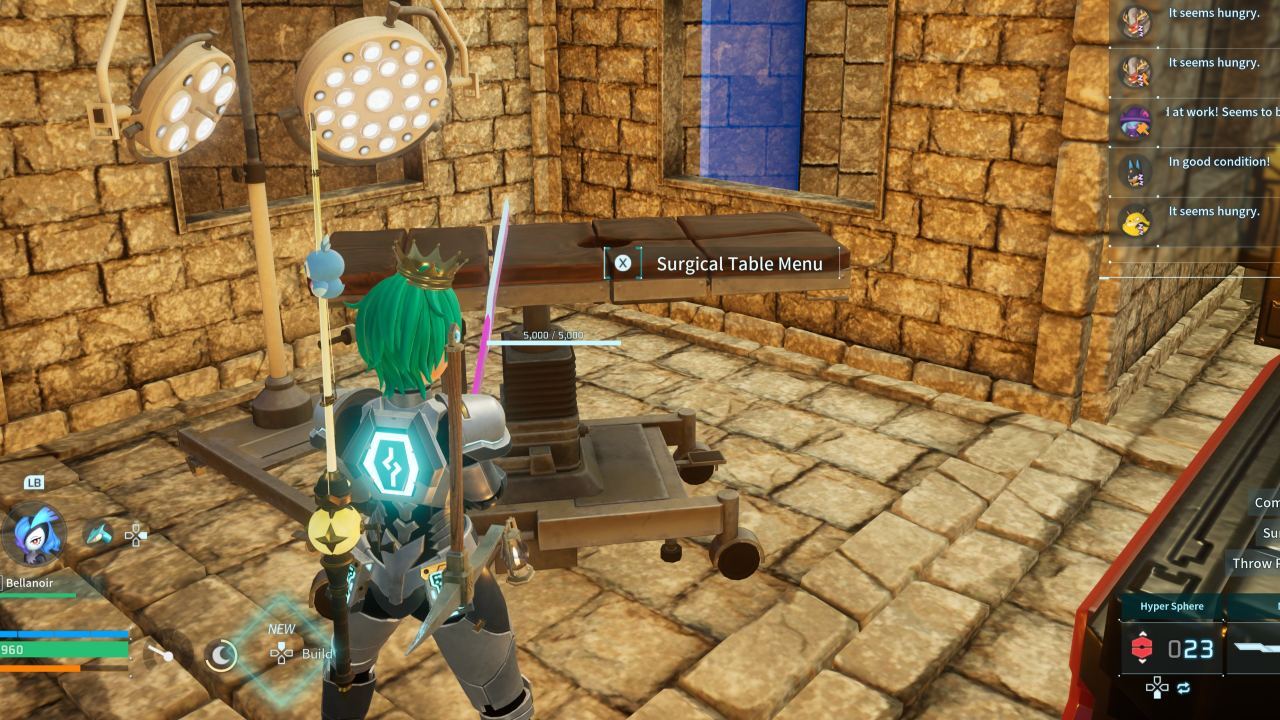The width and height of the screenshot is (1280, 720).
Task: Select the Bellanoir pal portrait
Action: coord(34,534)
